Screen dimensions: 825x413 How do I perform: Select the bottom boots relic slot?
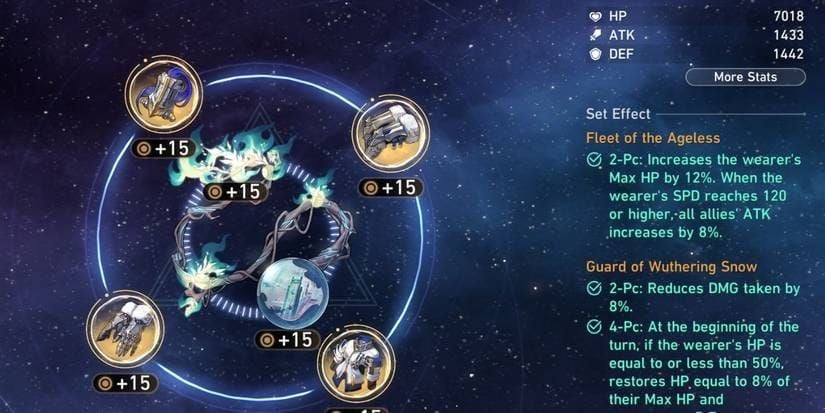355,361
